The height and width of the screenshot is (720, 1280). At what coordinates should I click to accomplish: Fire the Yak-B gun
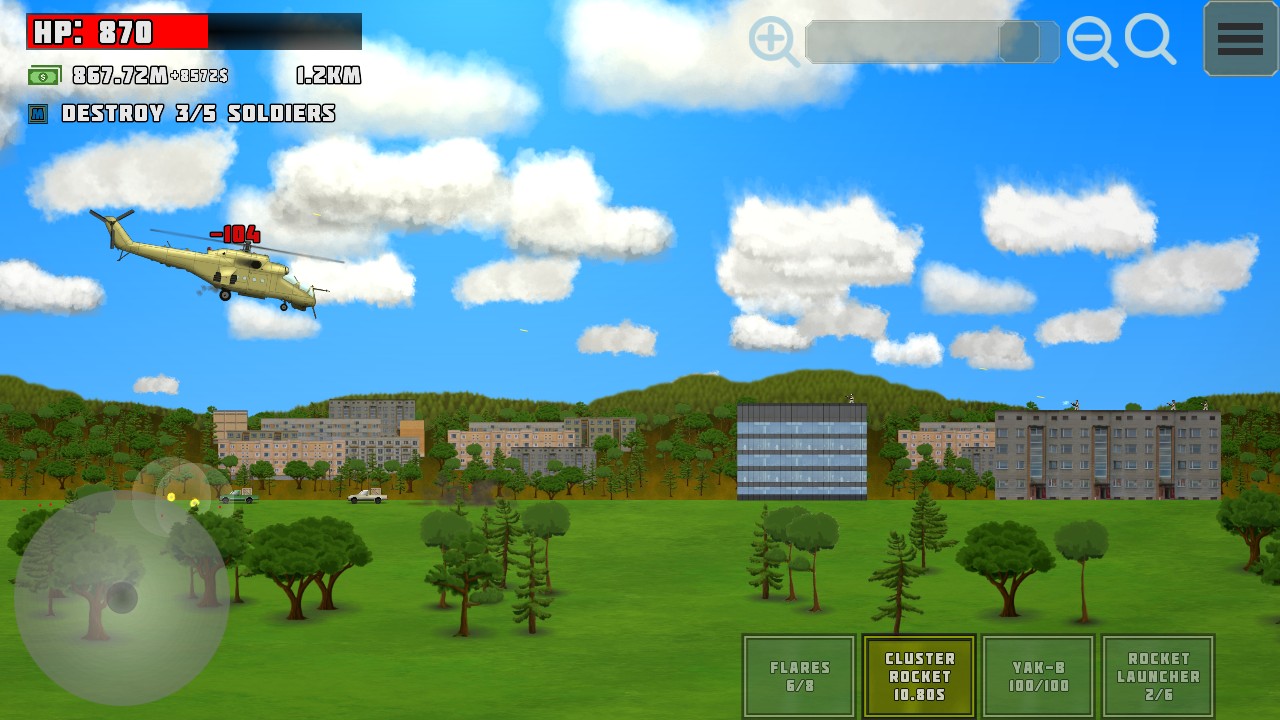point(1039,676)
